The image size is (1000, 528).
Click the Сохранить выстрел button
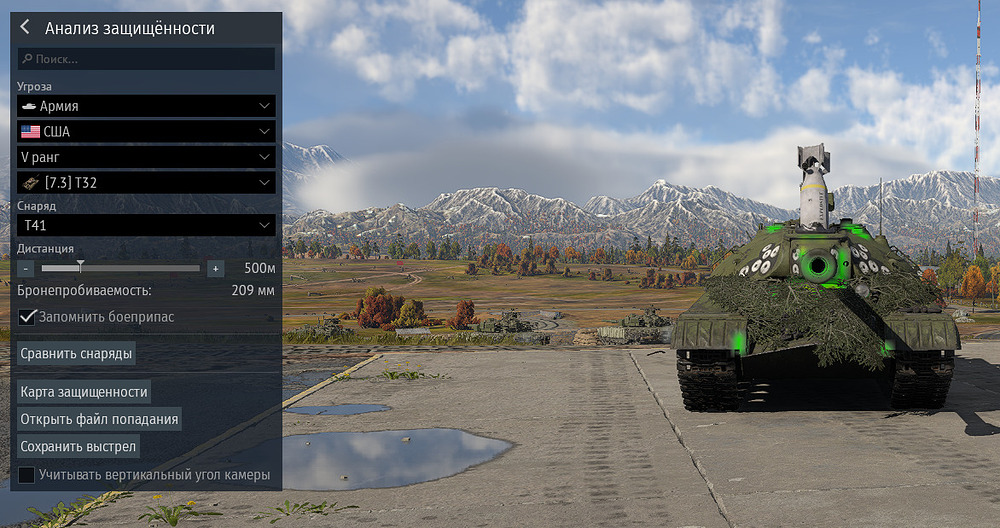(78, 446)
